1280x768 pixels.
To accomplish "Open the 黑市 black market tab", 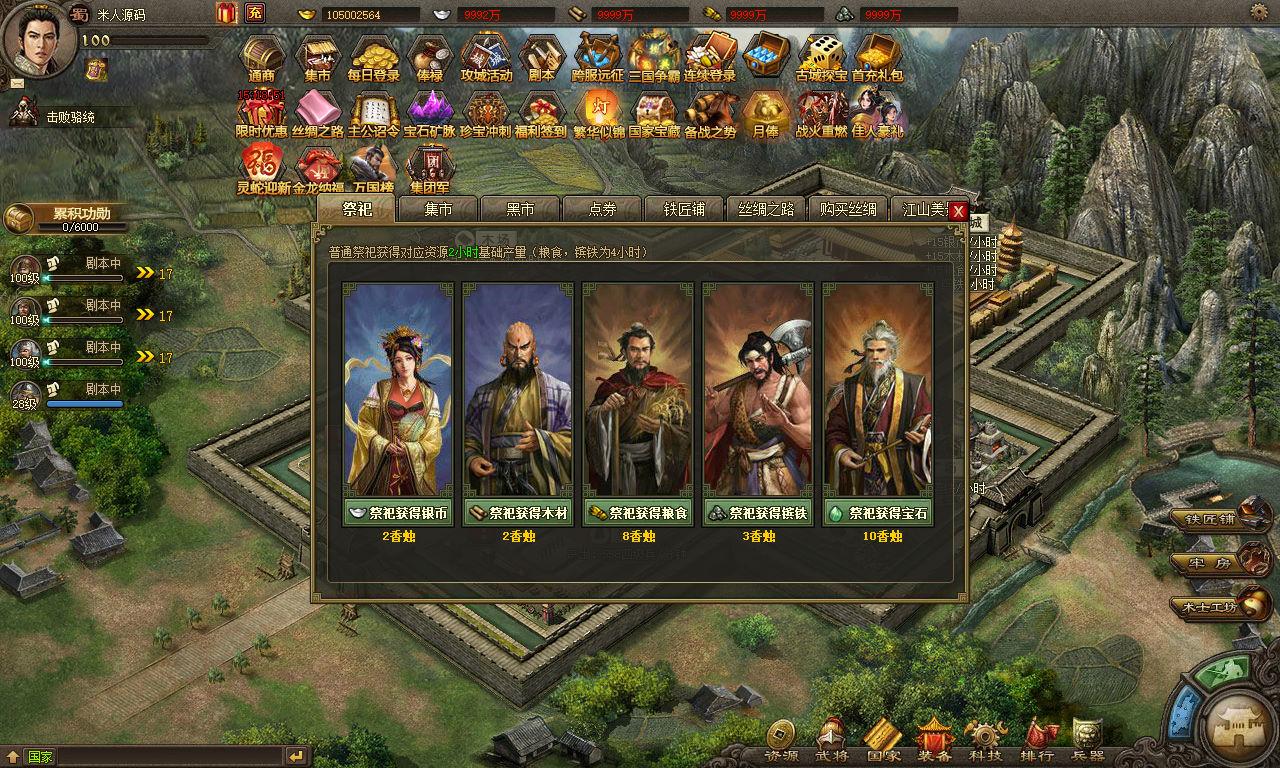I will point(520,209).
